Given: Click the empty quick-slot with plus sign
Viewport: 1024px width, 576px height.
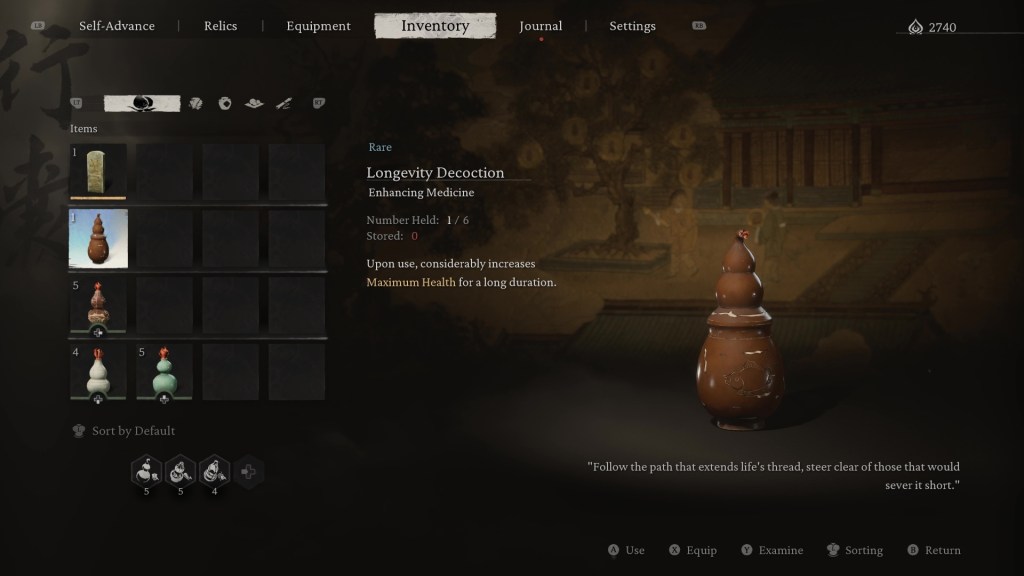Looking at the screenshot, I should [248, 471].
